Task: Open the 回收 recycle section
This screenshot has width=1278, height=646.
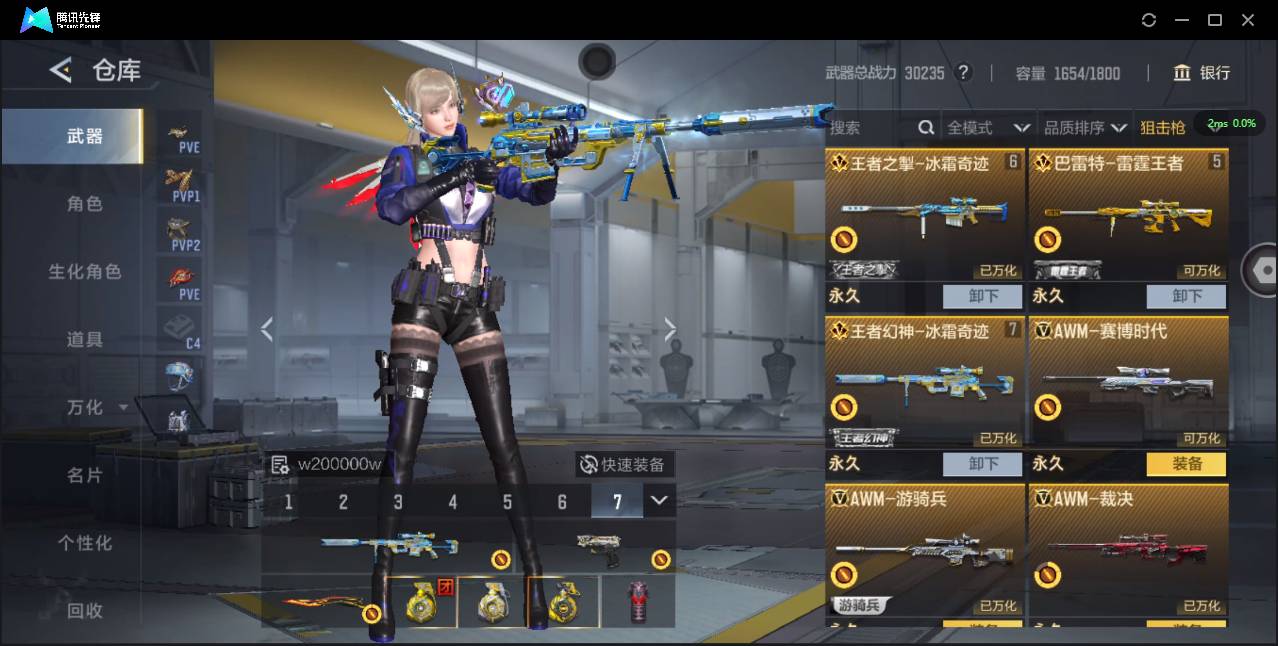Action: pyautogui.click(x=84, y=610)
